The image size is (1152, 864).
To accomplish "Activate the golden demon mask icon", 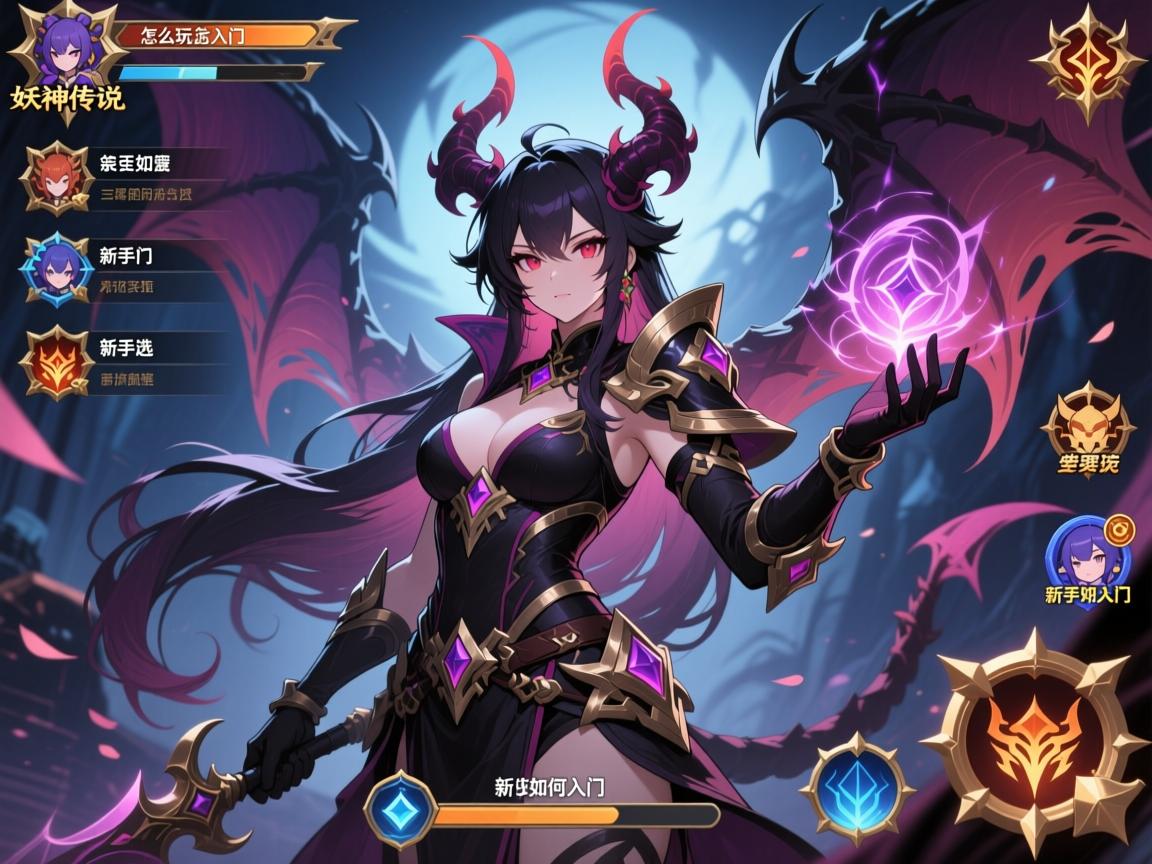I will [x=1087, y=427].
